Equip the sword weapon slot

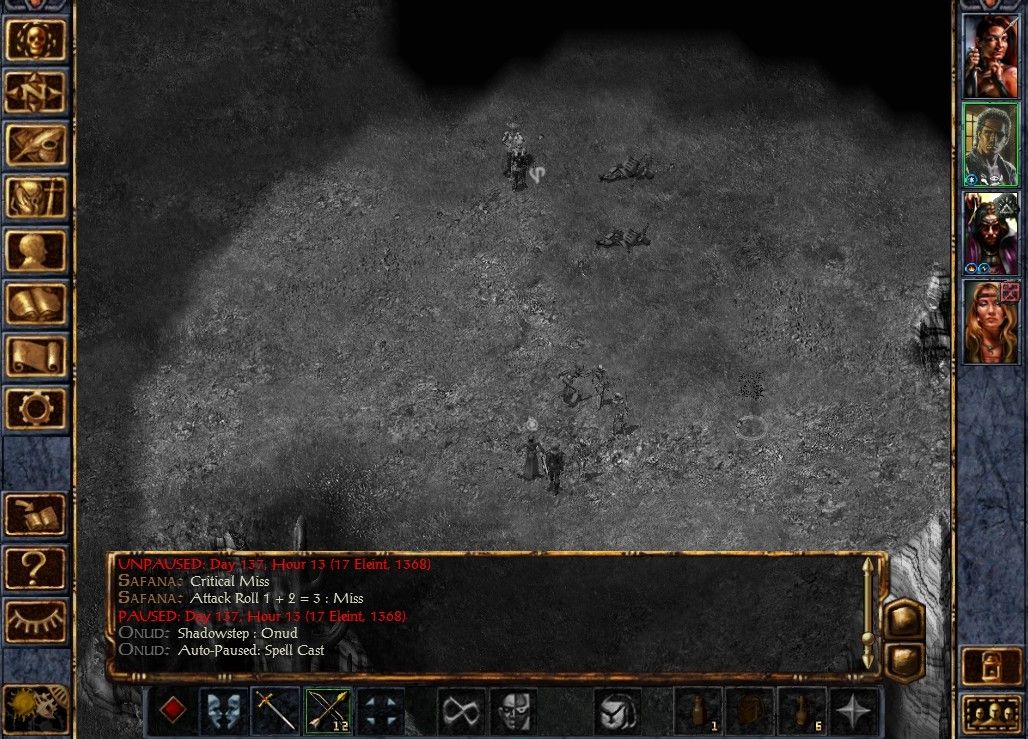click(276, 711)
